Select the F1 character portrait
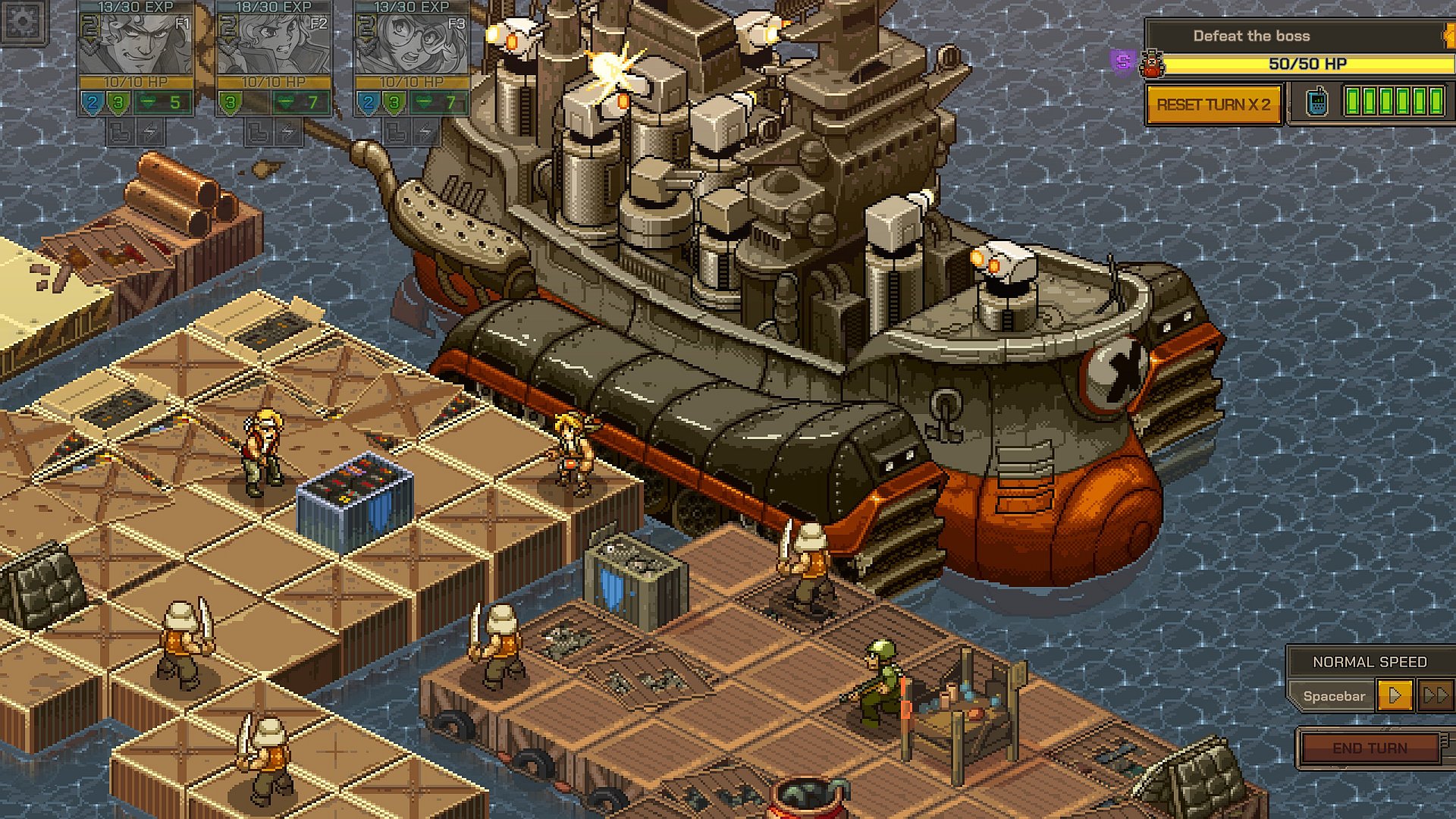The image size is (1456, 819). tap(136, 44)
